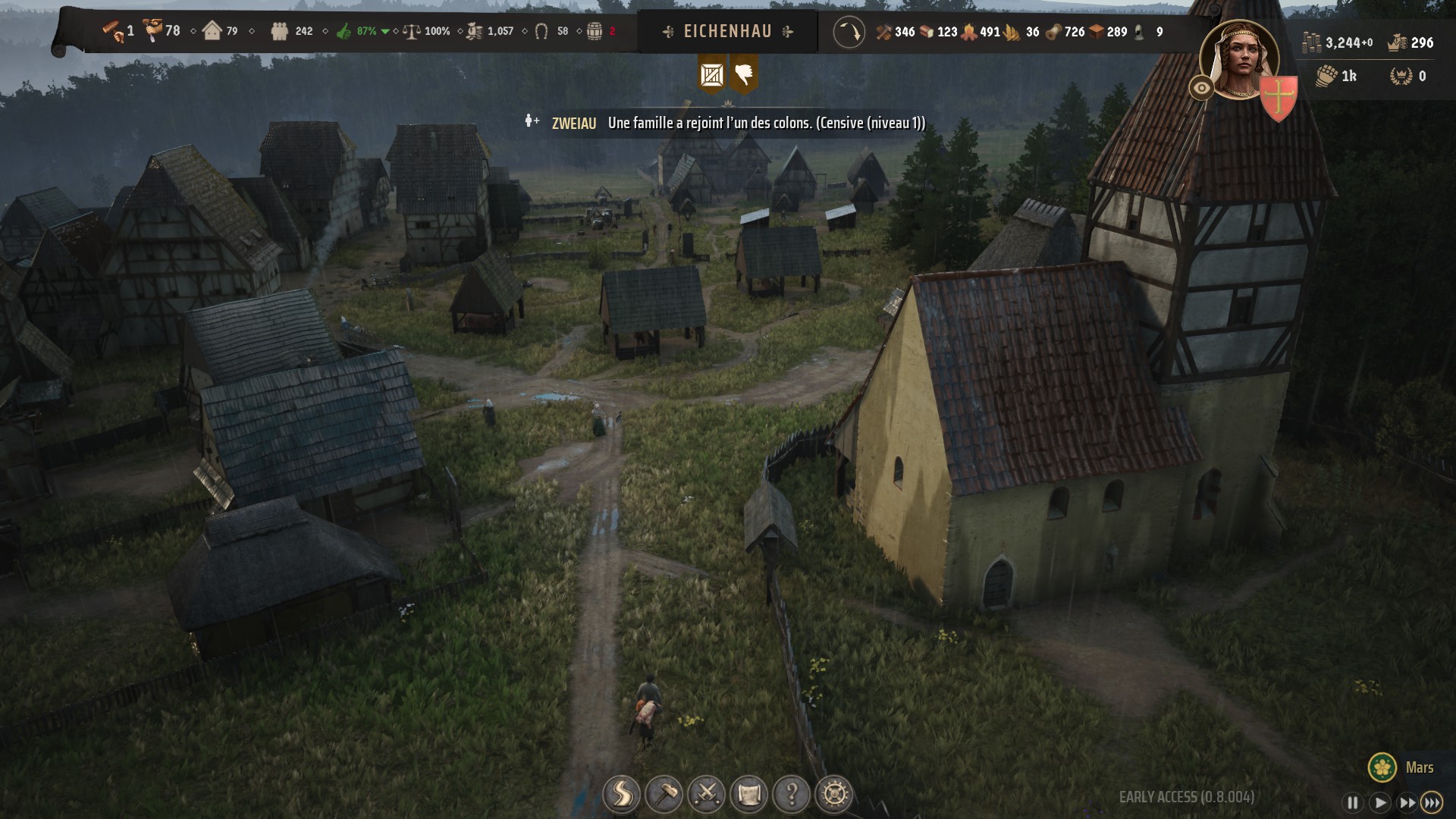
Task: Open the region map scroll
Action: [x=749, y=795]
